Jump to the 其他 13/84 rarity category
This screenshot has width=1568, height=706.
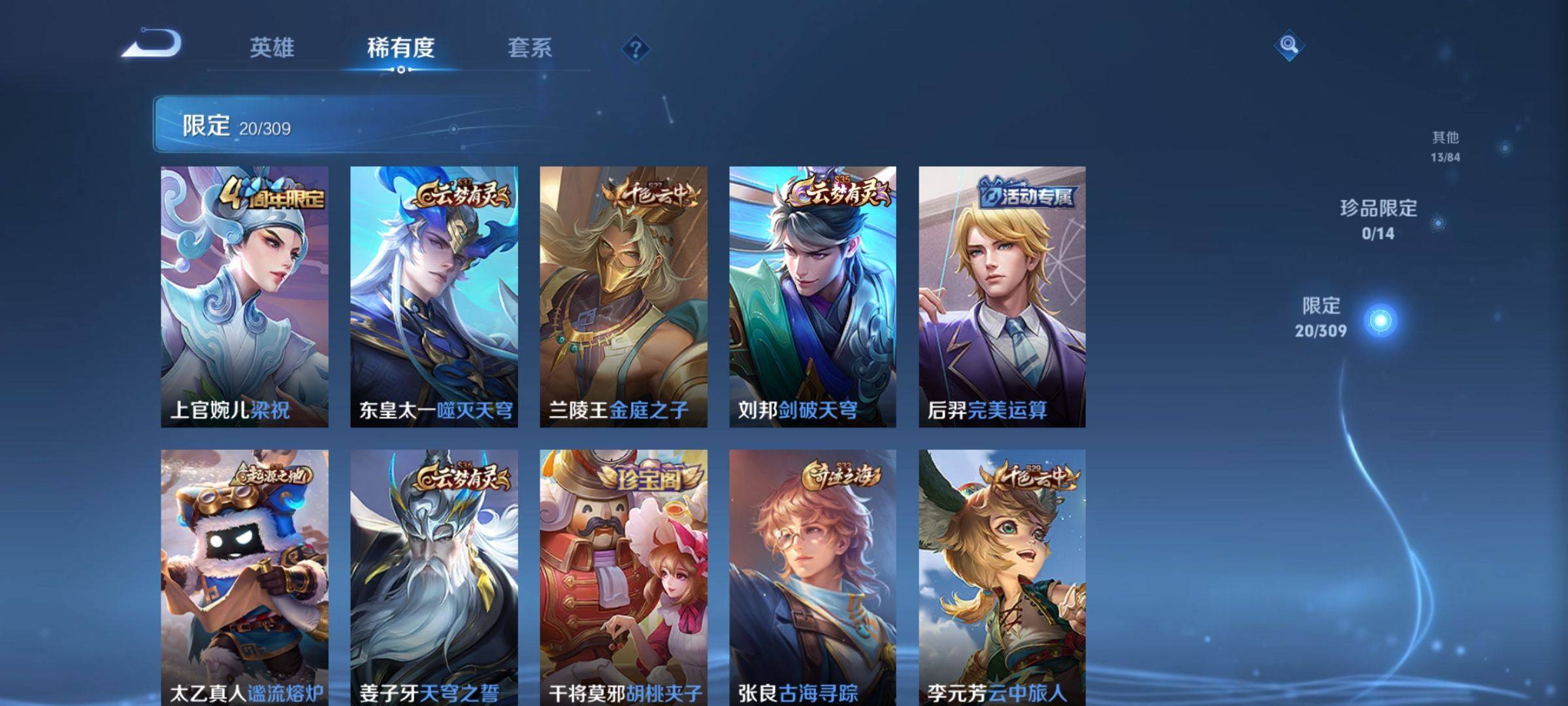tap(1445, 146)
